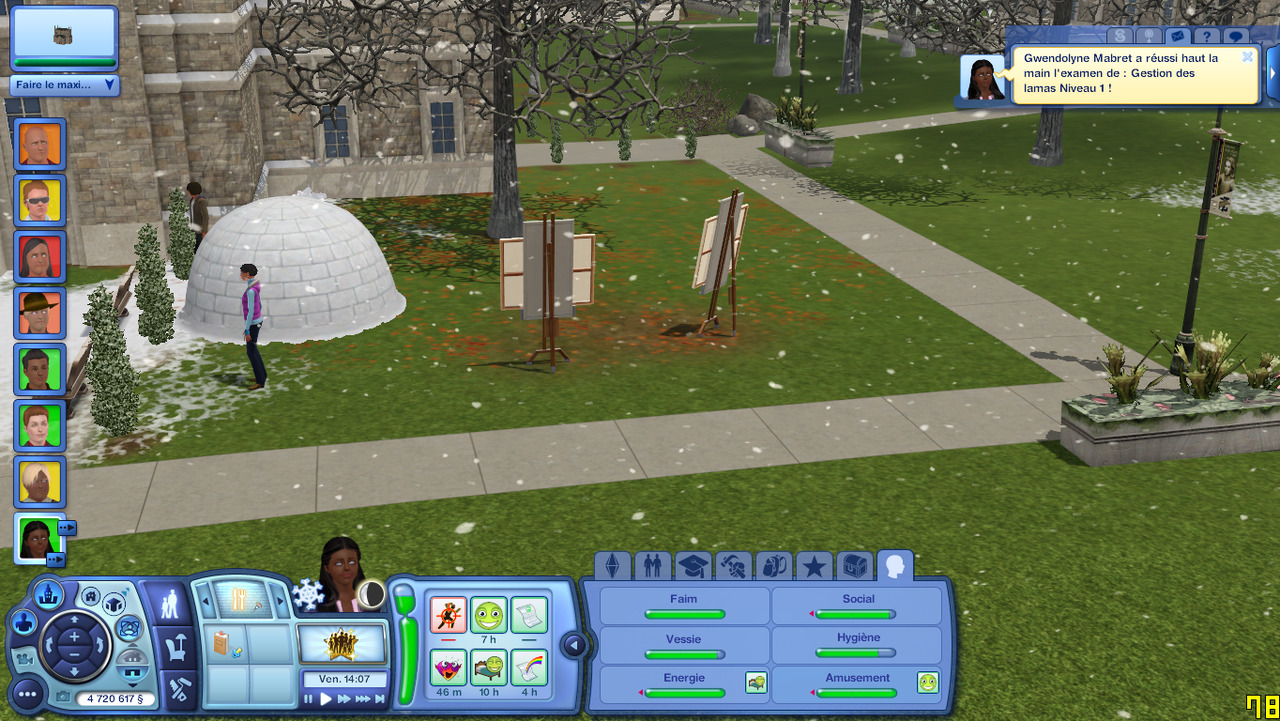
Task: Open the treasure chest inventory tab
Action: coord(854,567)
